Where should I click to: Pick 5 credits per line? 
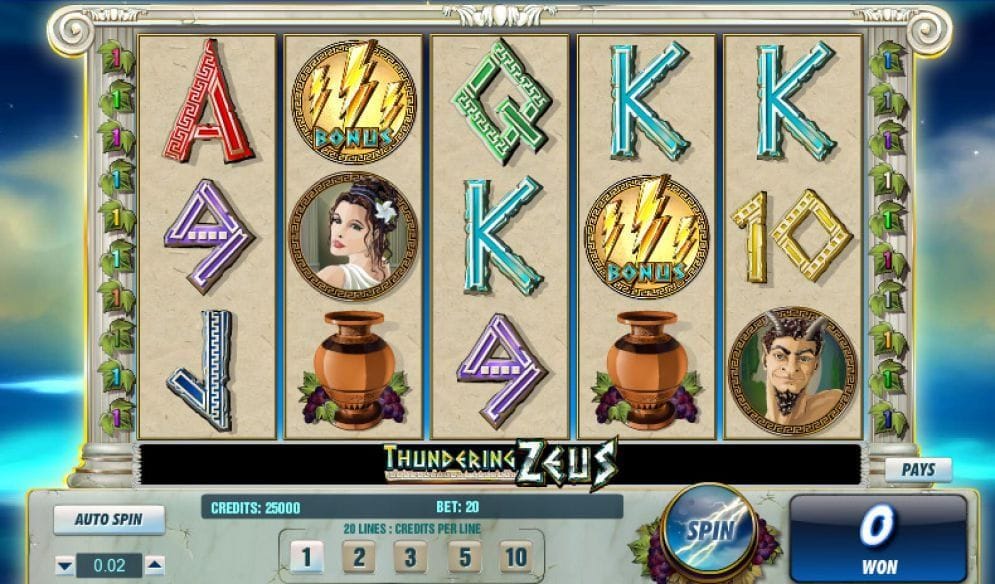click(x=461, y=556)
